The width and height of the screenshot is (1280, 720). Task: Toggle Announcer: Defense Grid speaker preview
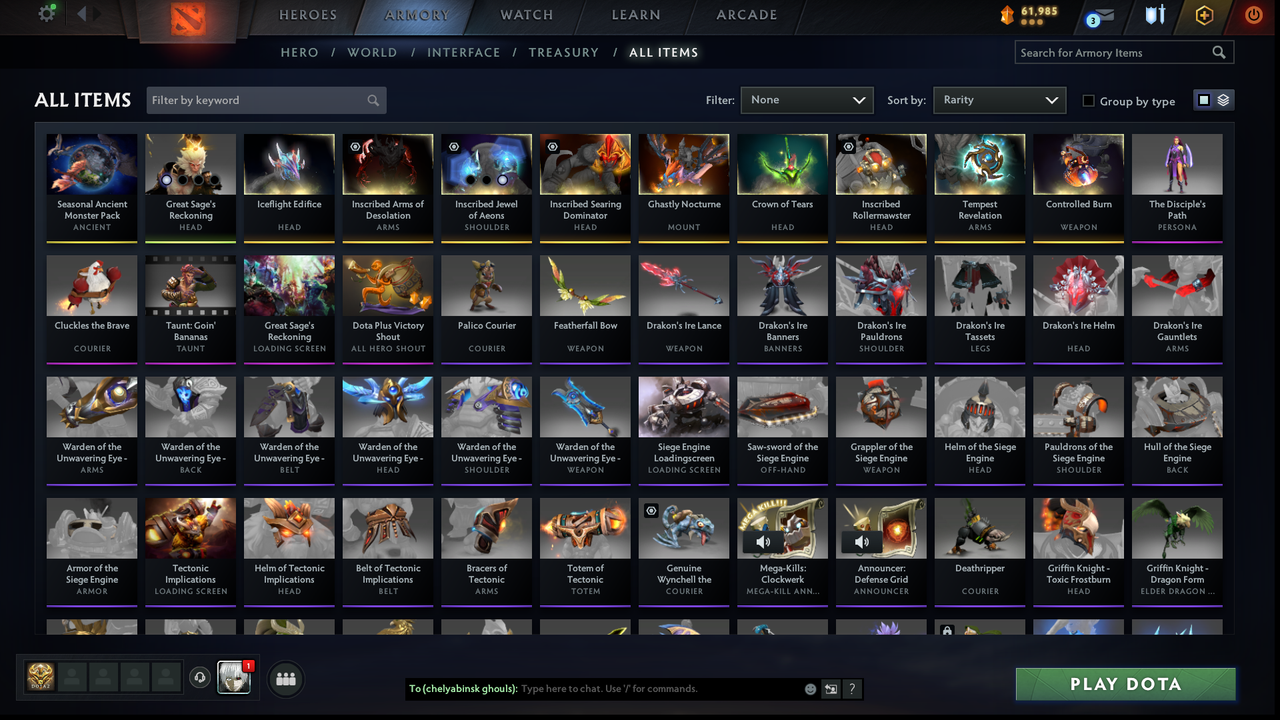861,541
